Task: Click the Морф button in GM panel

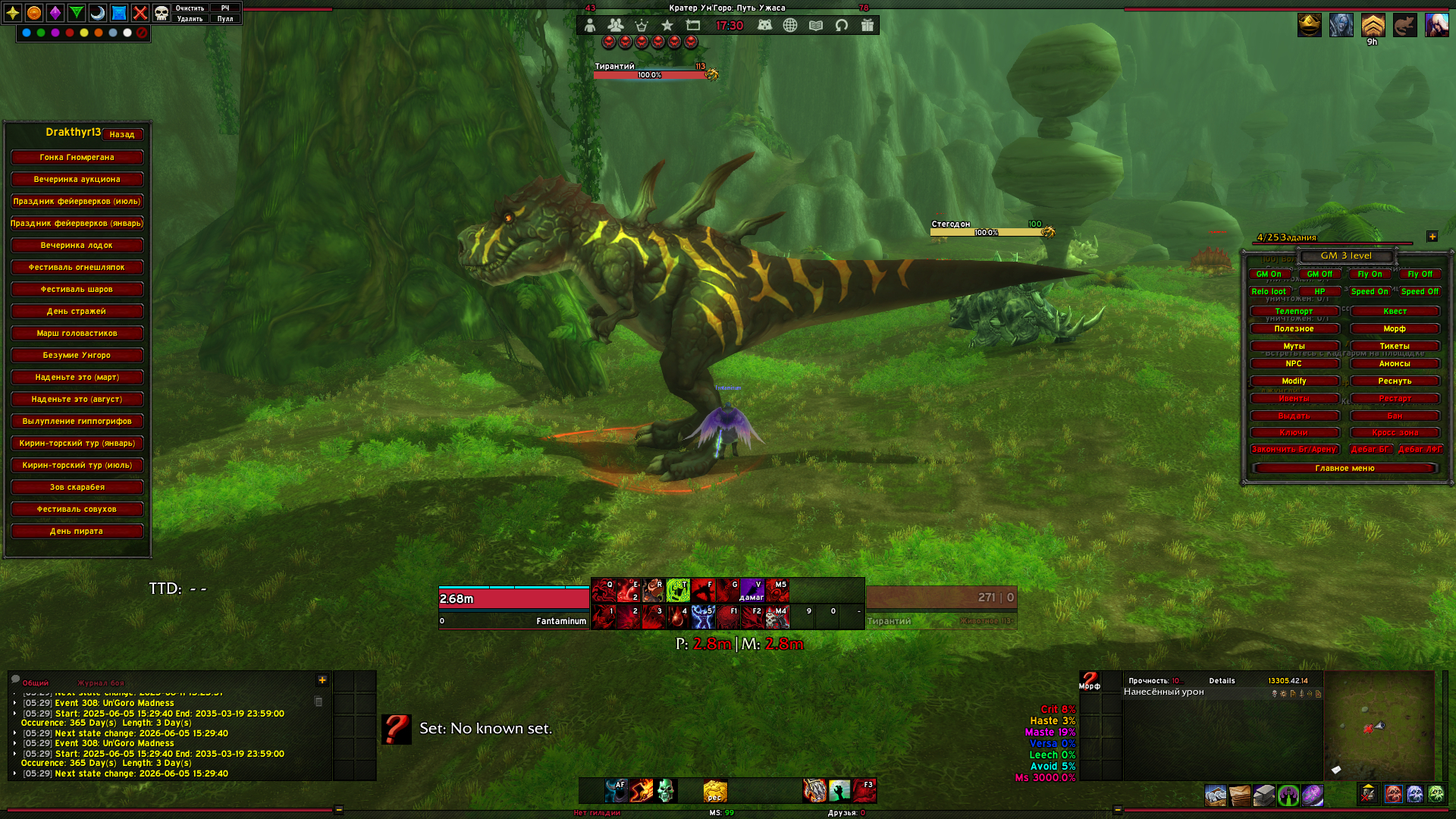Action: (x=1395, y=328)
